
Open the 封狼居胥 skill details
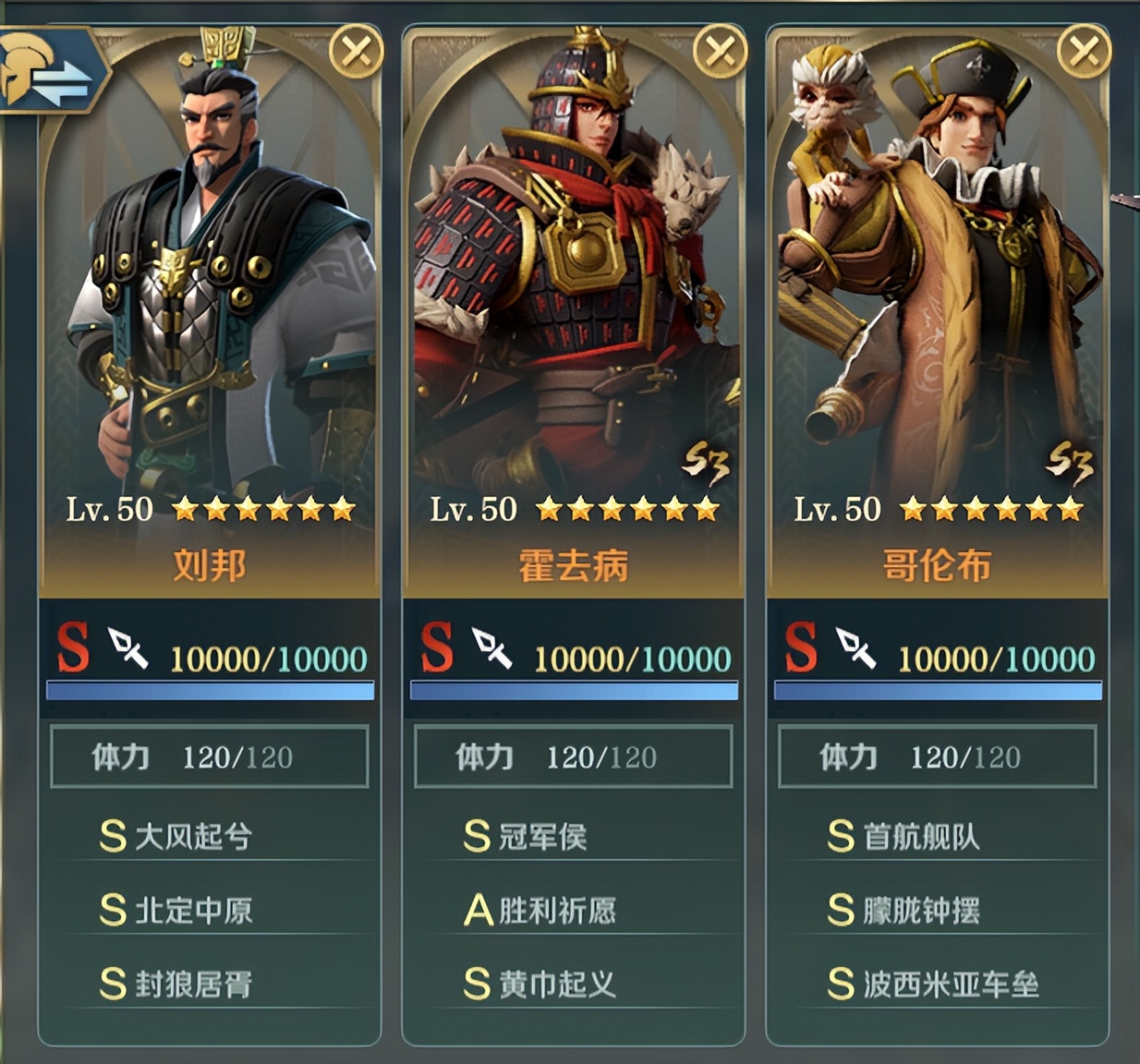point(192,985)
